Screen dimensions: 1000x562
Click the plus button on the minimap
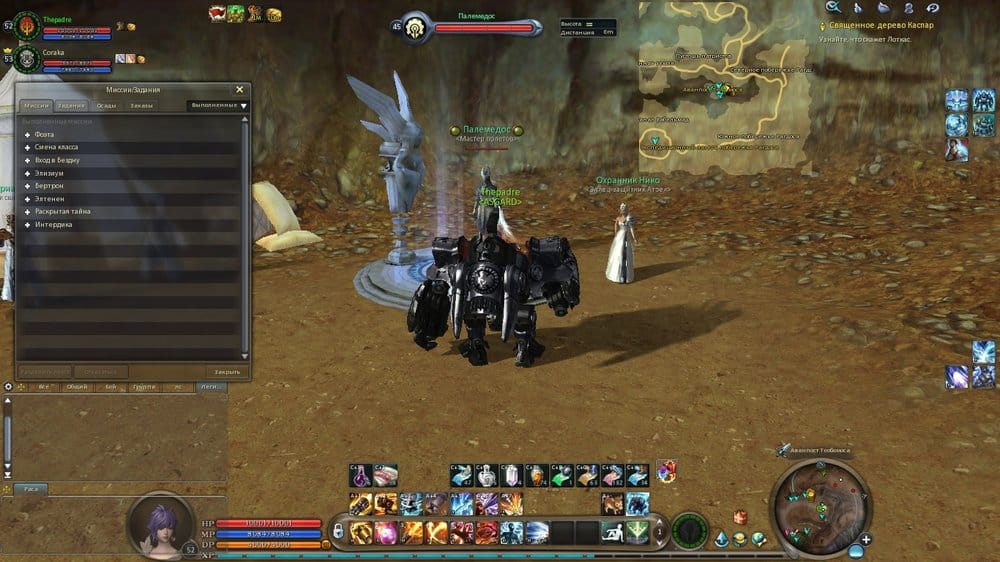(866, 539)
